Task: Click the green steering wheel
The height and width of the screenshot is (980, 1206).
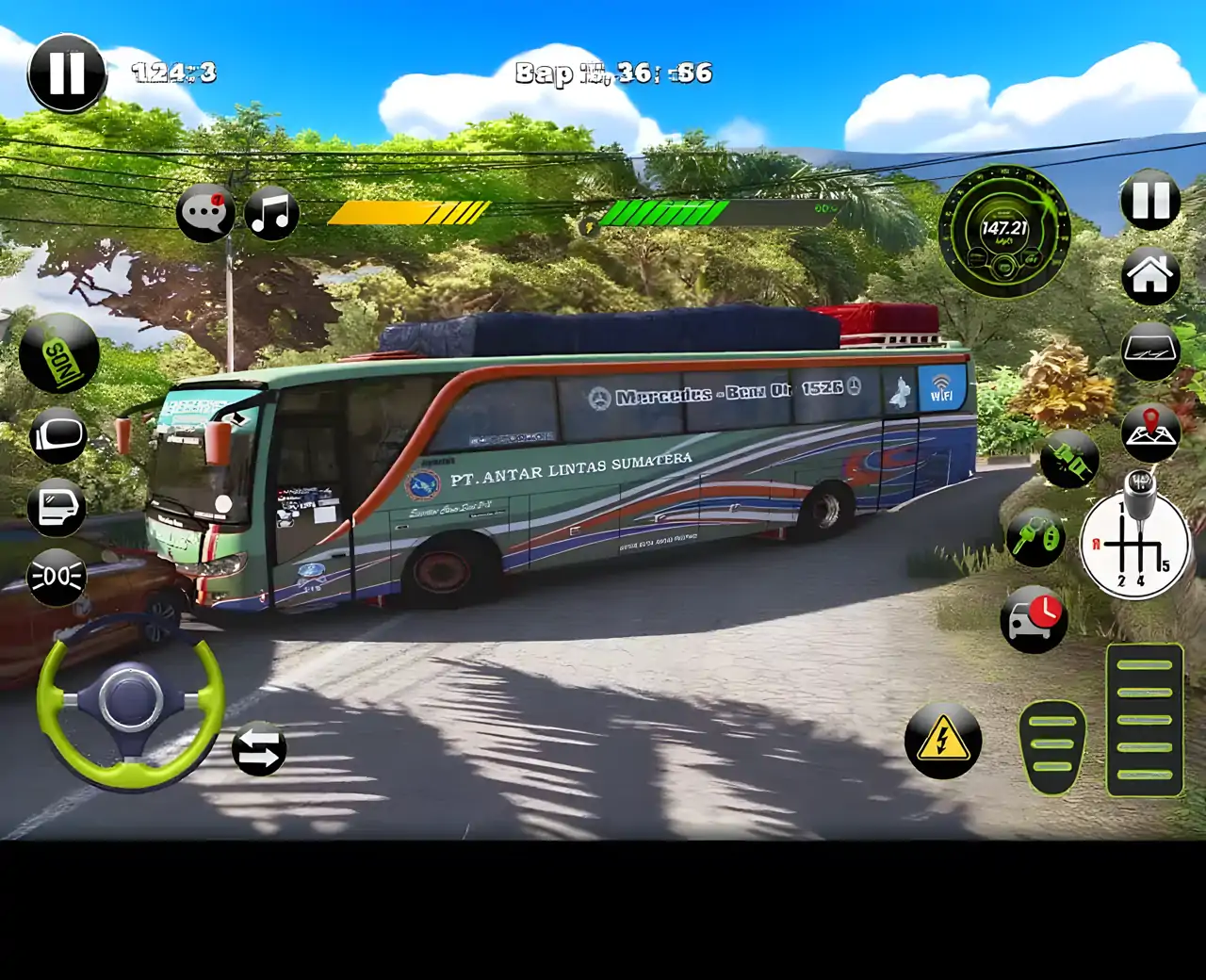Action: click(131, 700)
